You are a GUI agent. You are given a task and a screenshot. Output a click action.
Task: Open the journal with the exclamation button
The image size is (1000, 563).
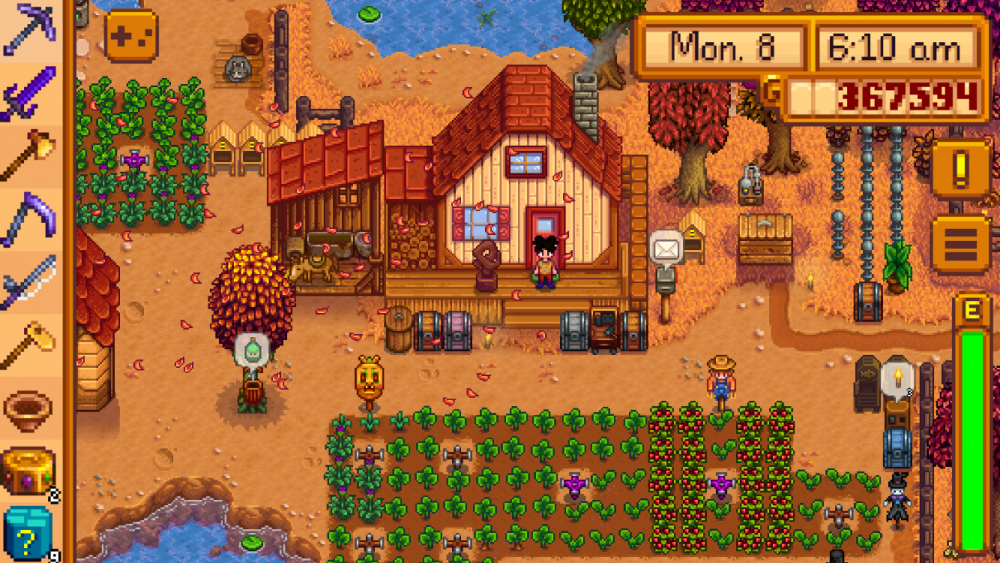pos(961,167)
